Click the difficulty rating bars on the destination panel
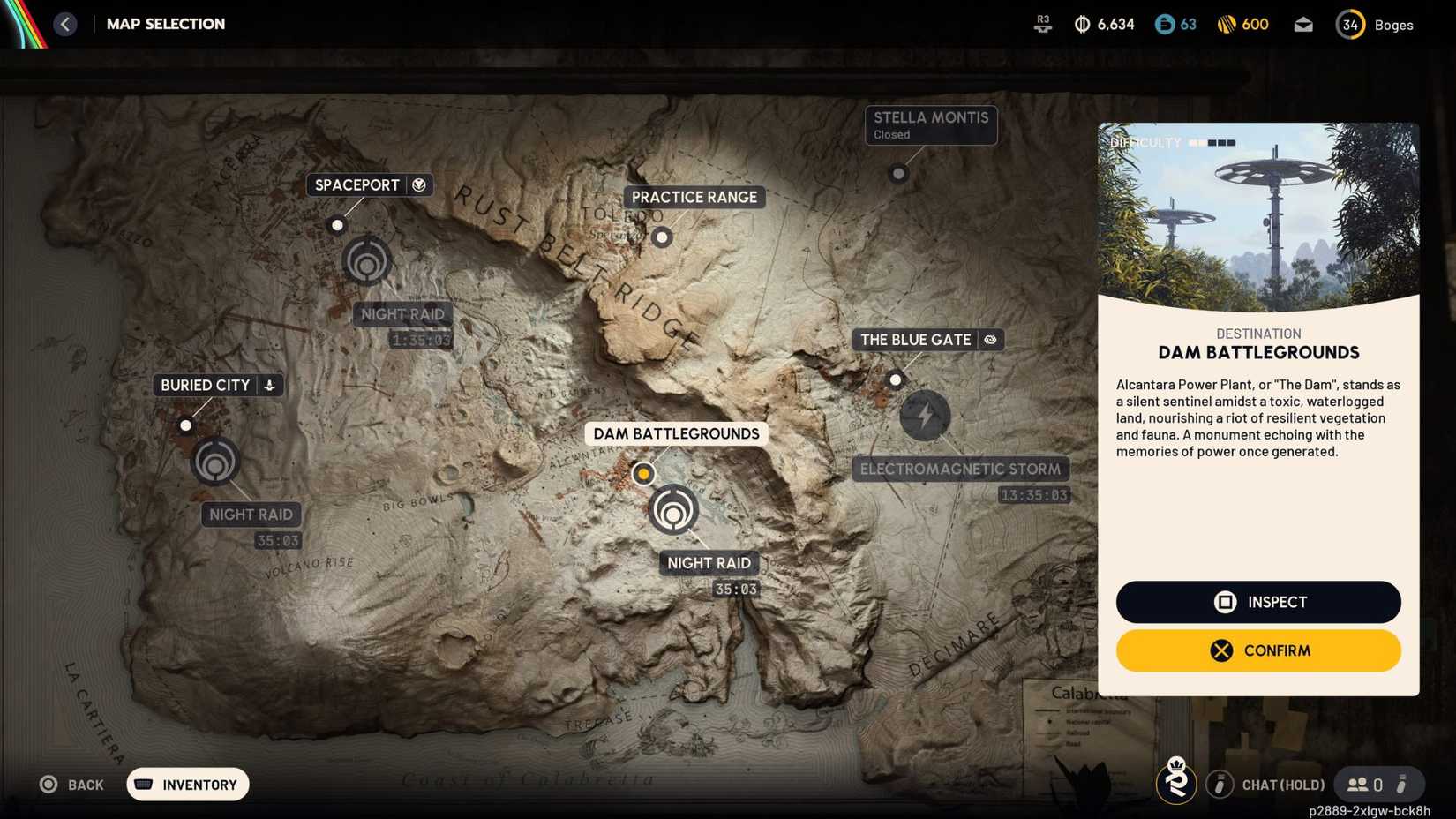This screenshot has width=1456, height=819. click(x=1212, y=141)
